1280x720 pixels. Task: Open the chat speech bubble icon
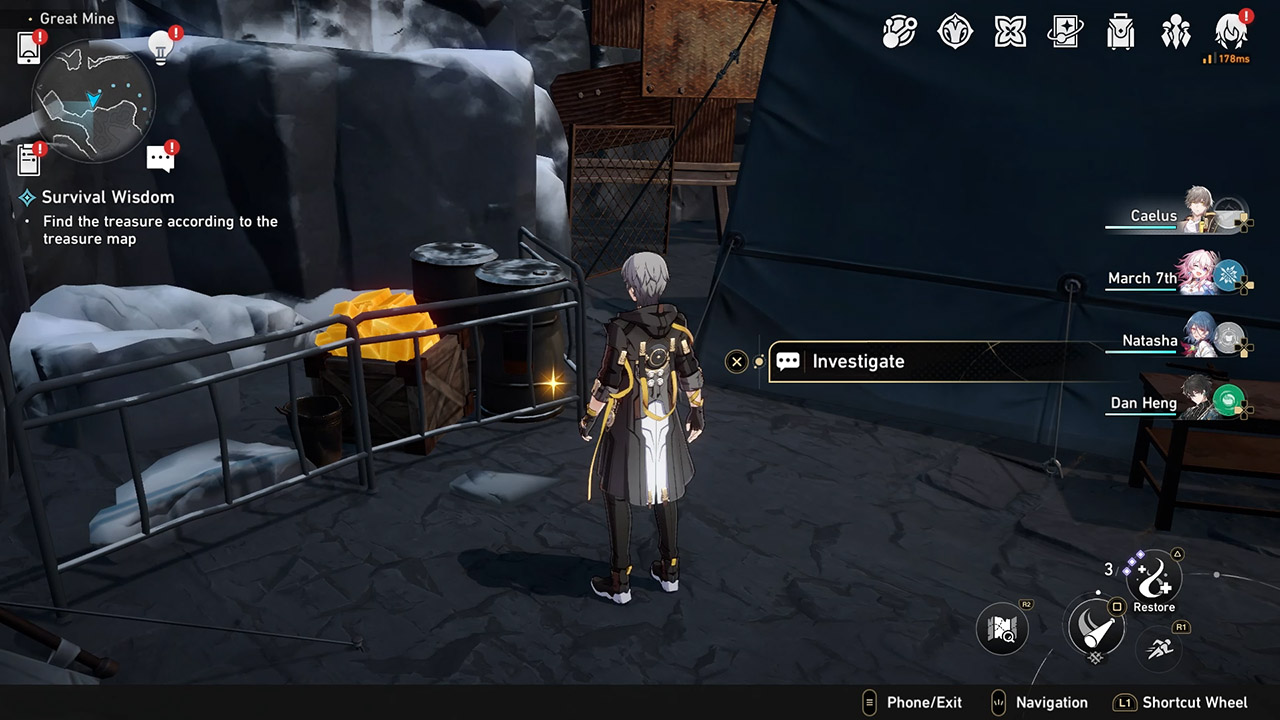[x=160, y=158]
